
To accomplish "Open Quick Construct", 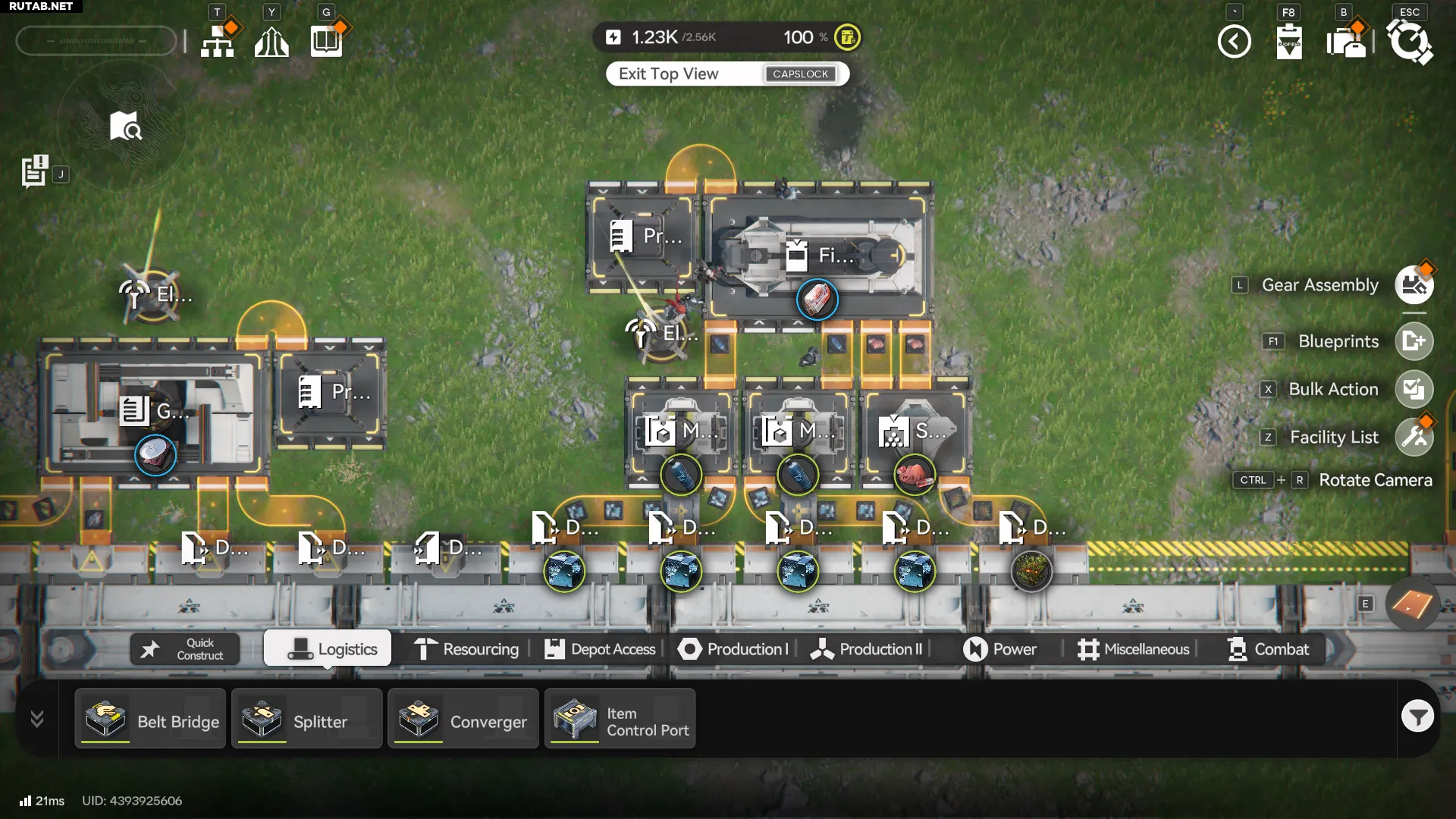I will coord(185,649).
